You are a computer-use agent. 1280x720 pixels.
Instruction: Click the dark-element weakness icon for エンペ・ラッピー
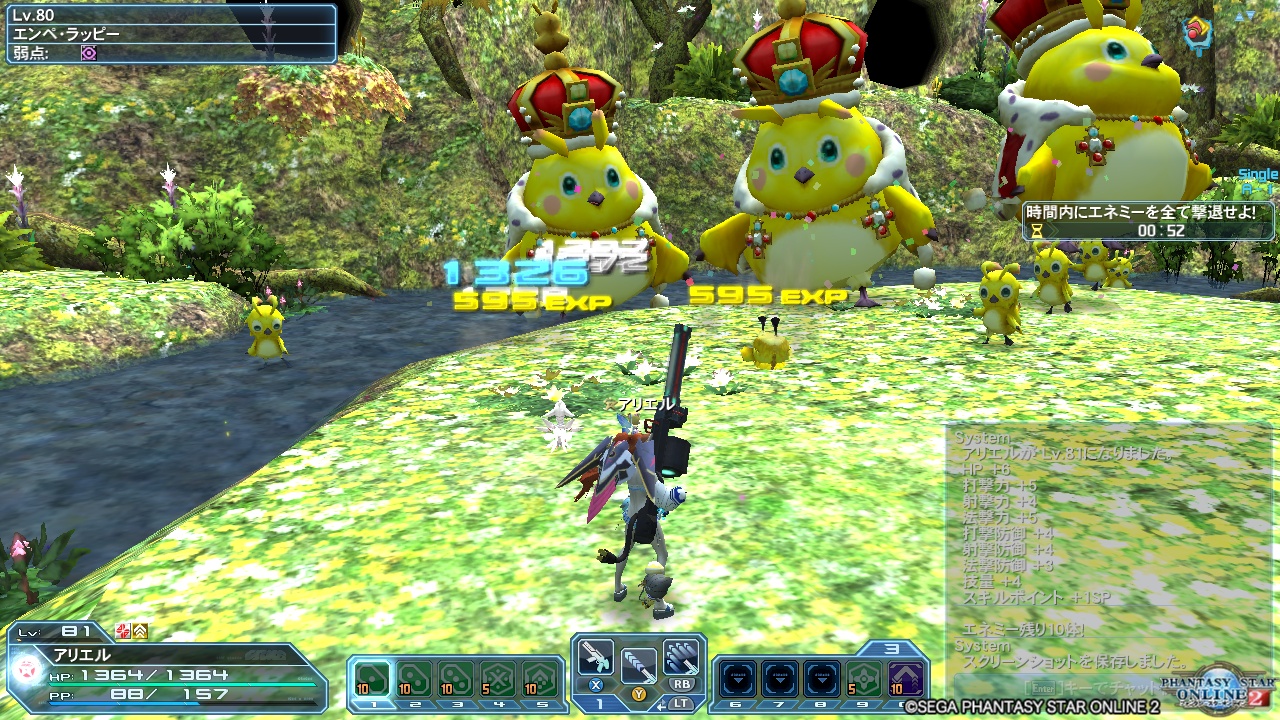pyautogui.click(x=88, y=53)
